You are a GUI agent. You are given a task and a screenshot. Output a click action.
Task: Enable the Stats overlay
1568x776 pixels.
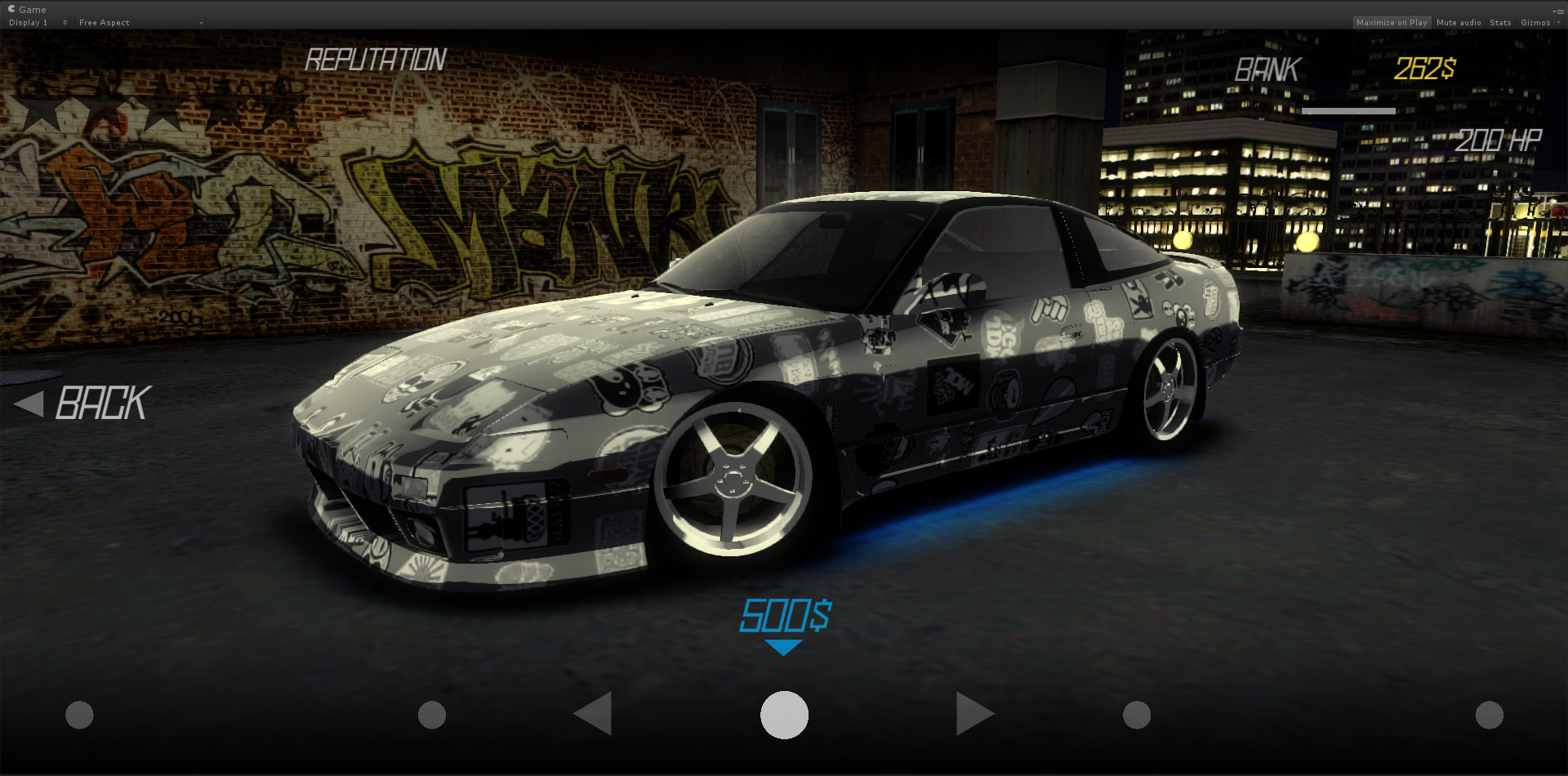(1500, 22)
